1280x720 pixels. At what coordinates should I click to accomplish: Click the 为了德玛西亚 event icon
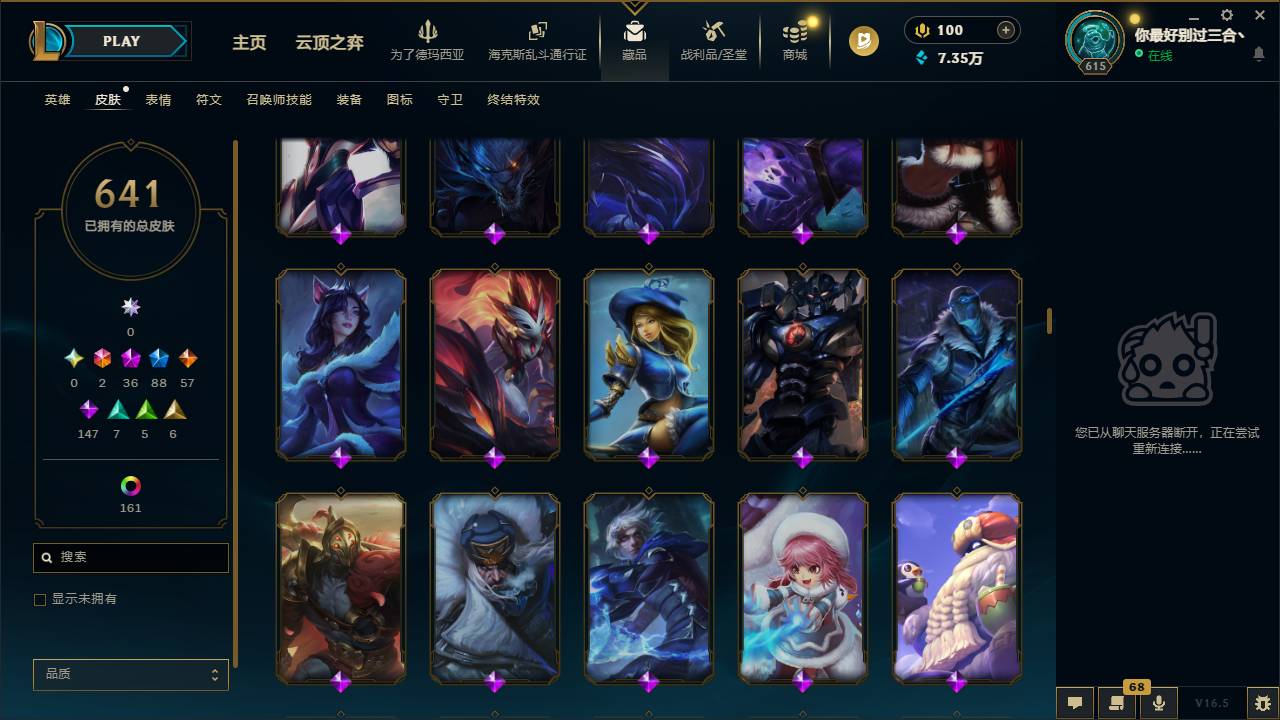[429, 40]
